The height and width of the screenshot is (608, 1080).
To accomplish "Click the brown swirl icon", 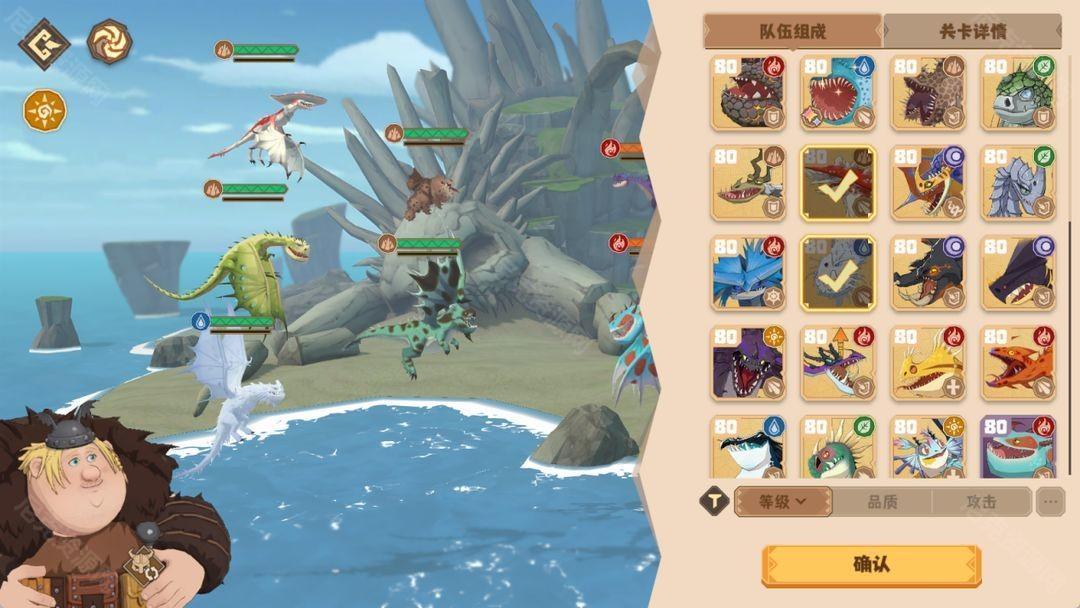I will click(x=109, y=42).
